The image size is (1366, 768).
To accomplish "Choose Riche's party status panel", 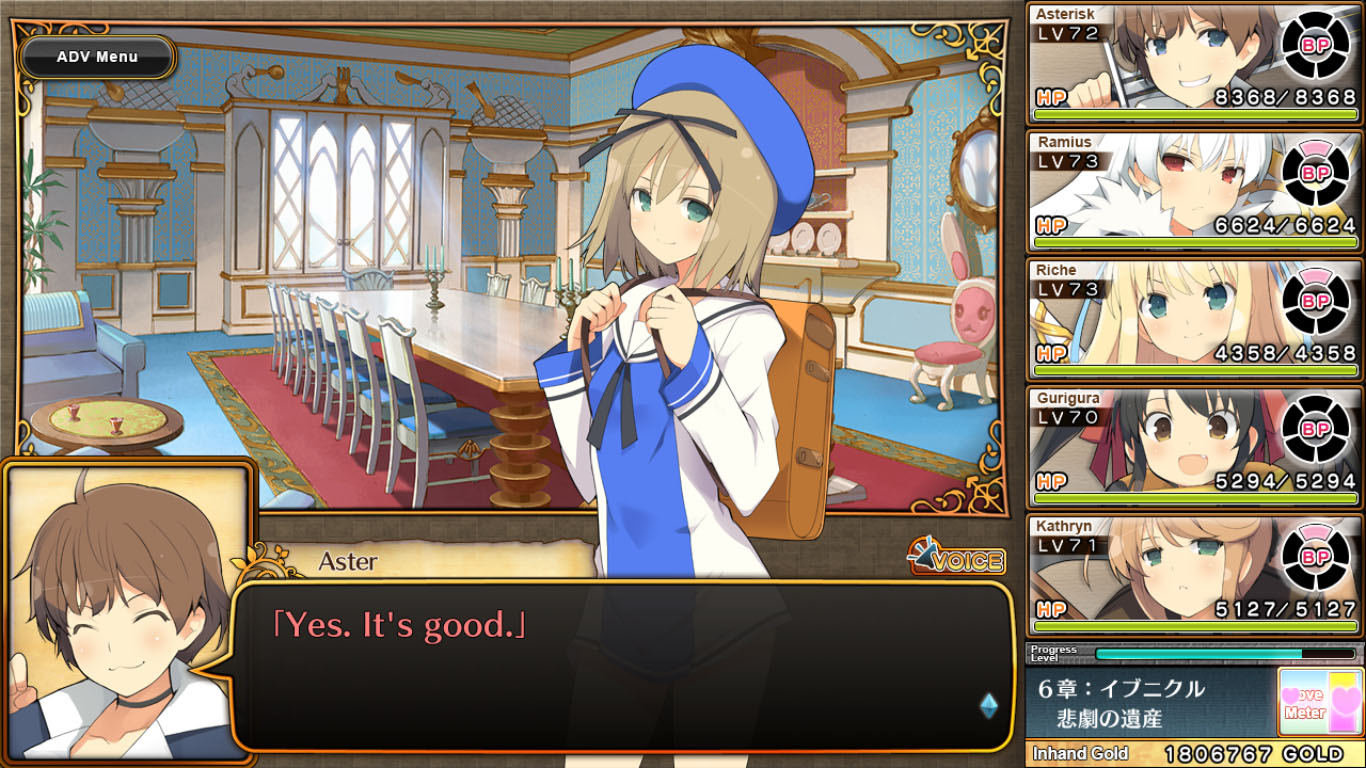I will pyautogui.click(x=1195, y=319).
